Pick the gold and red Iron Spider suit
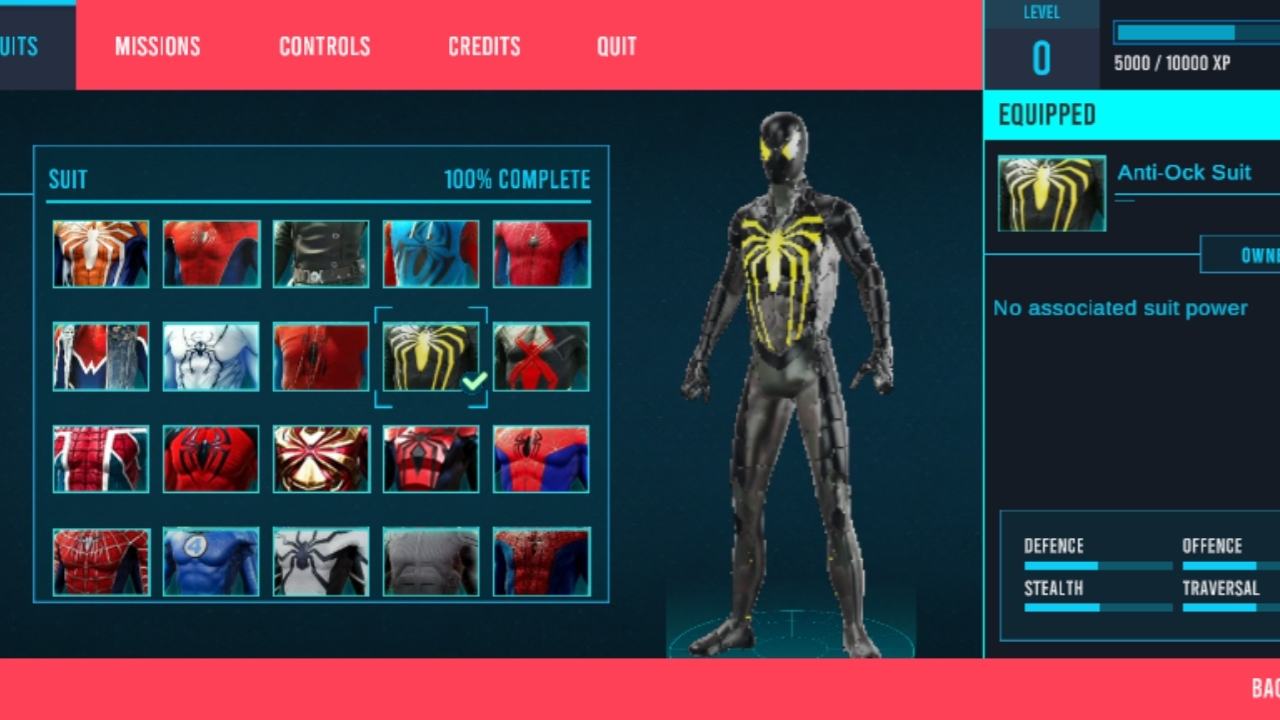 coord(321,459)
